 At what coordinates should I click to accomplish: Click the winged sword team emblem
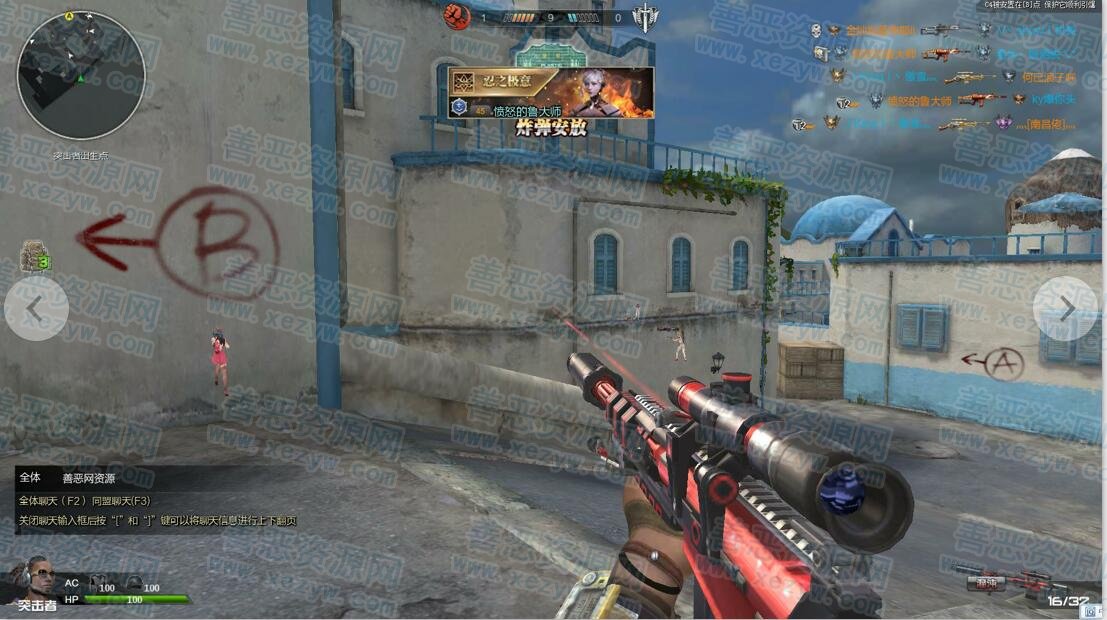coord(647,17)
